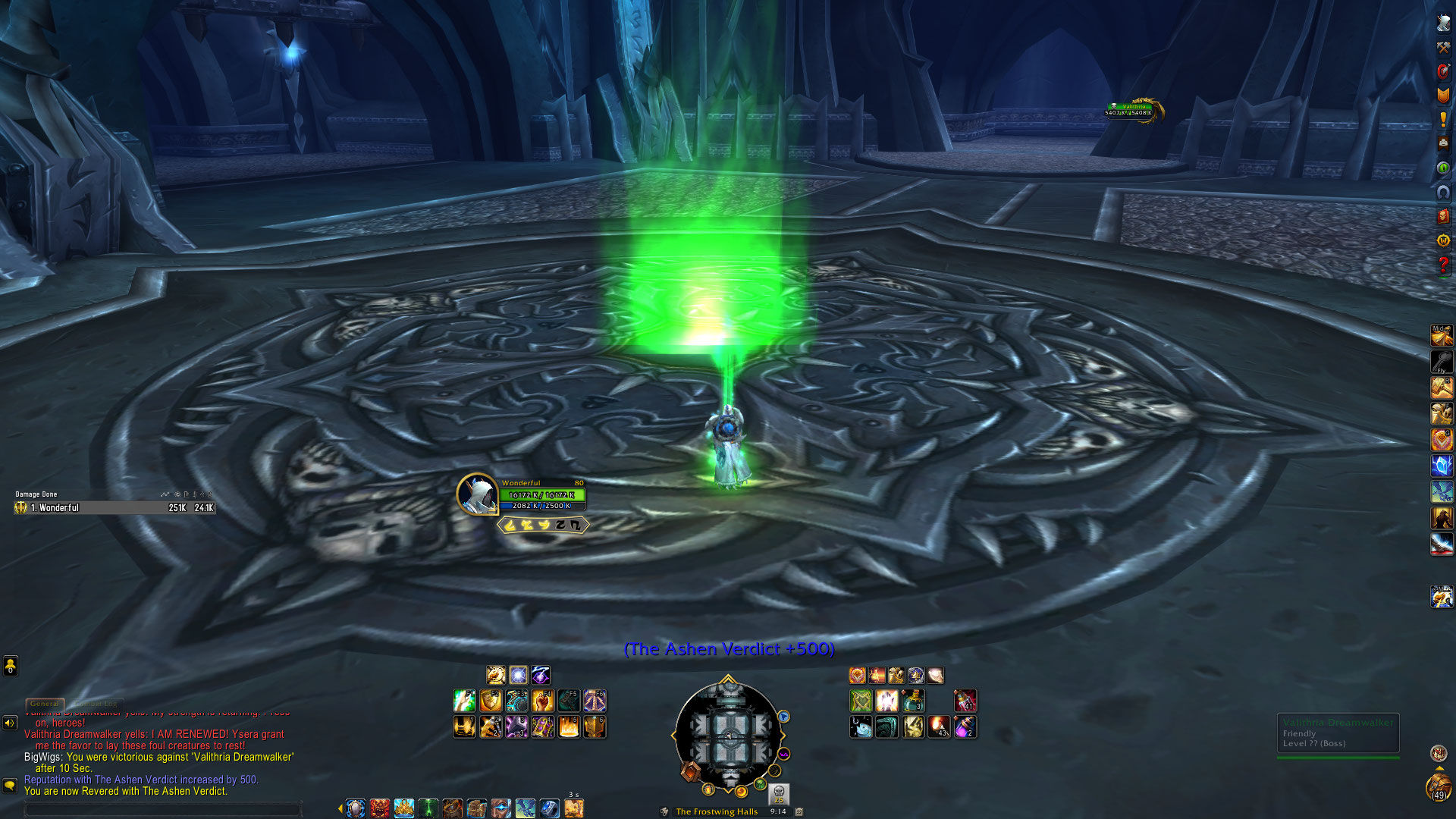
Task: Open the yellow exclamation mark quest log
Action: tap(1443, 120)
